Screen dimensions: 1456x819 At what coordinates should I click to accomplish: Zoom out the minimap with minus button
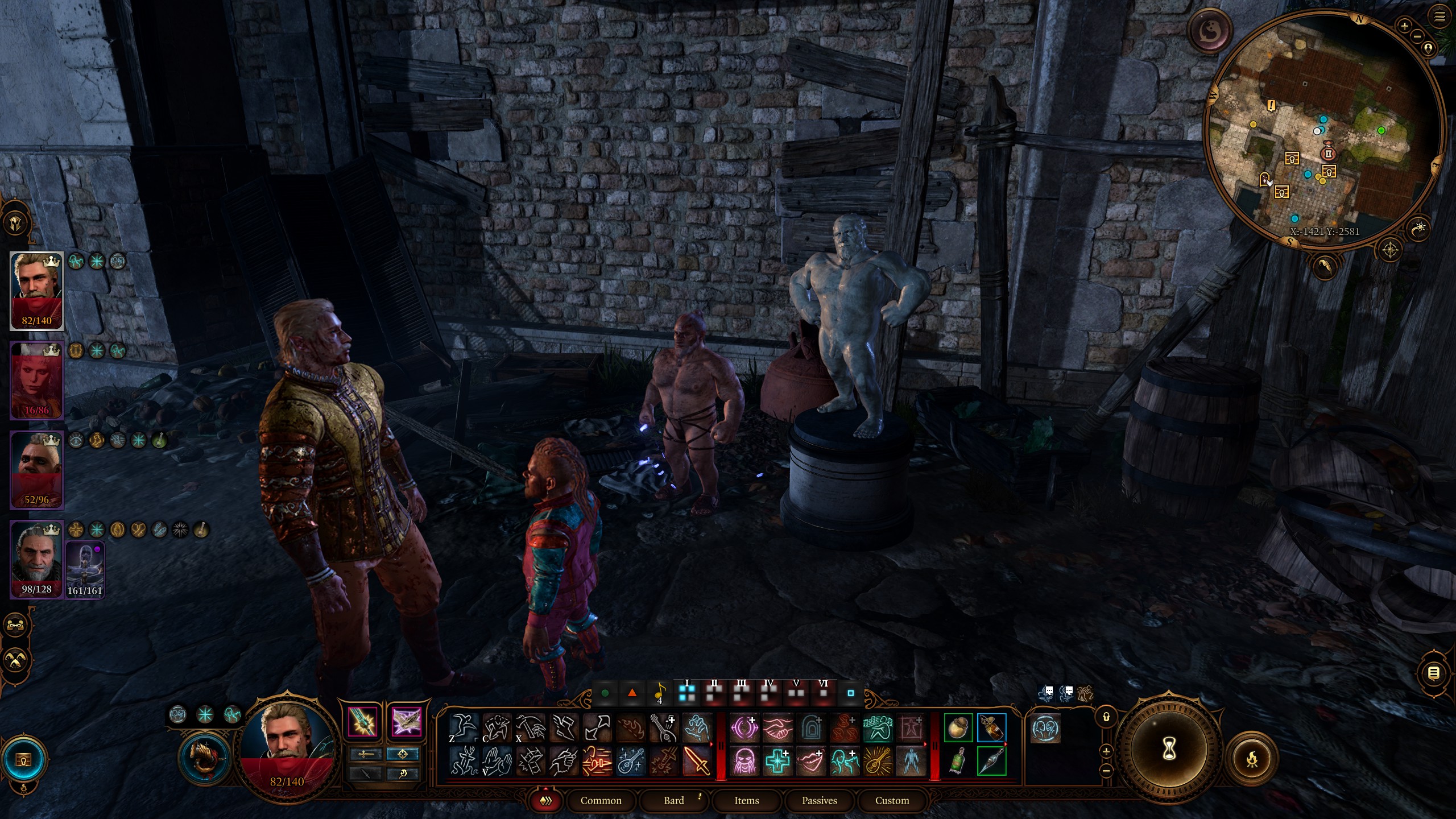tap(1417, 36)
